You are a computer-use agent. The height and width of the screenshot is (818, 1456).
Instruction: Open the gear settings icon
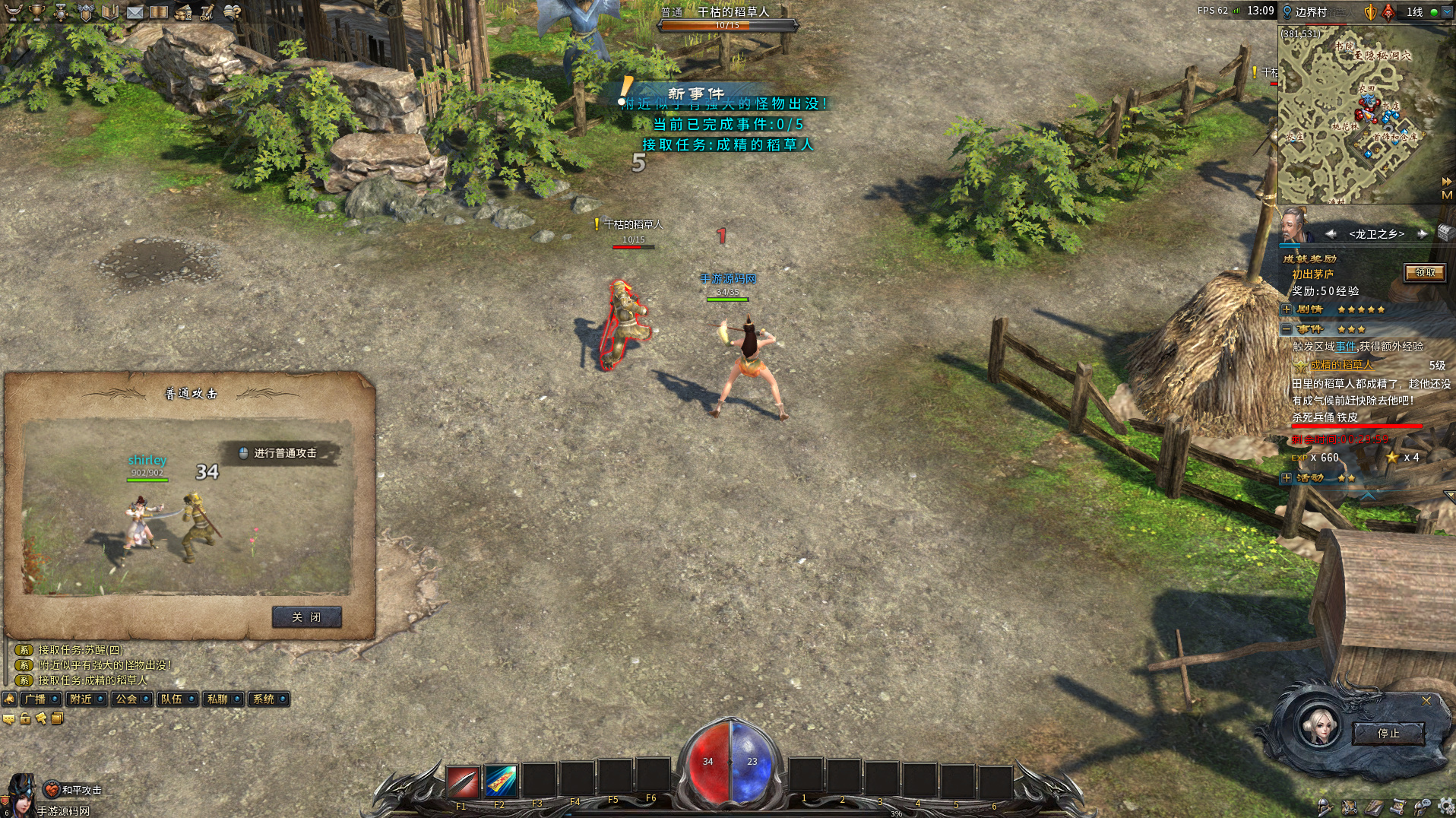pos(1446,807)
